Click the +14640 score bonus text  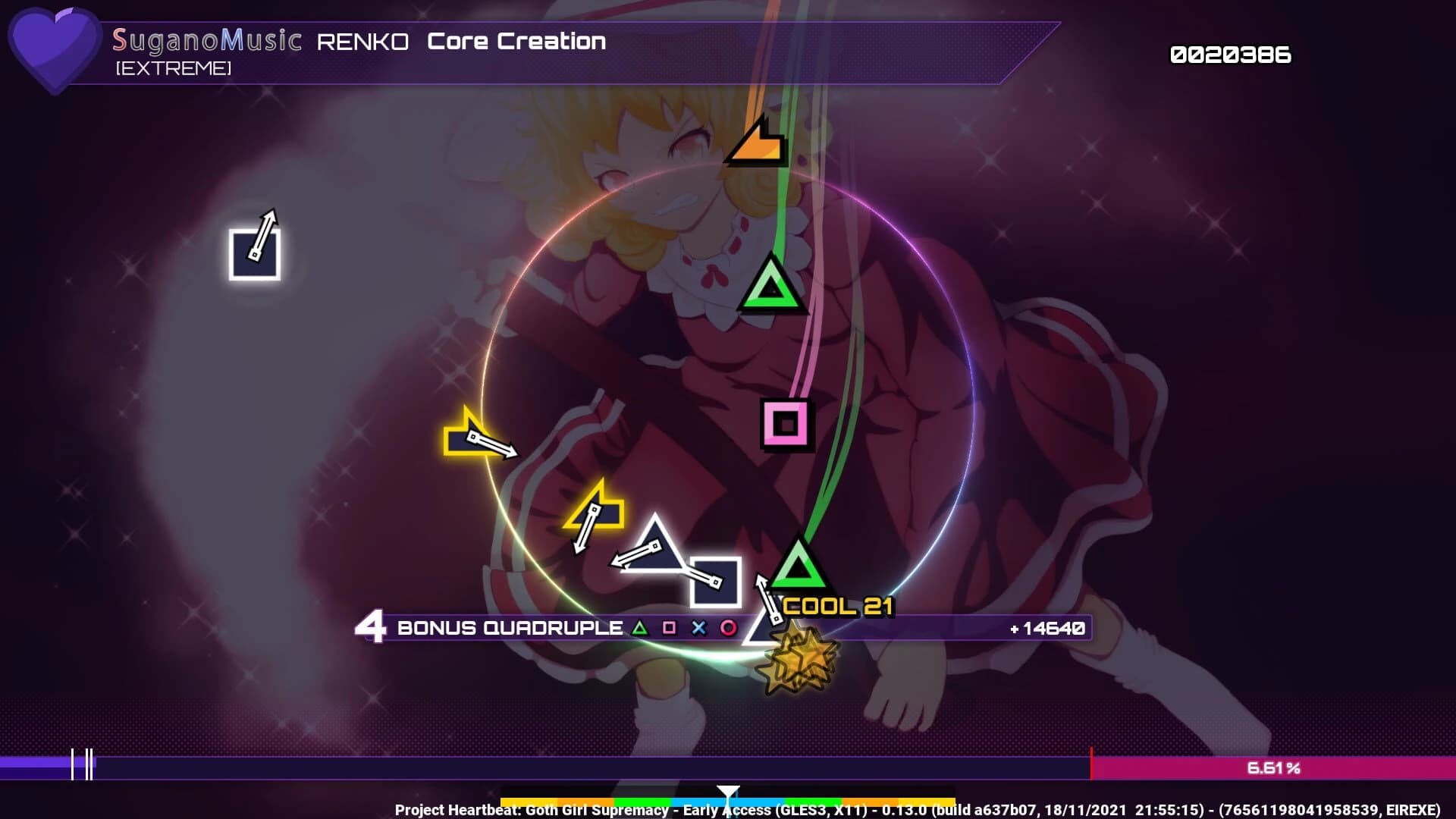click(1050, 628)
